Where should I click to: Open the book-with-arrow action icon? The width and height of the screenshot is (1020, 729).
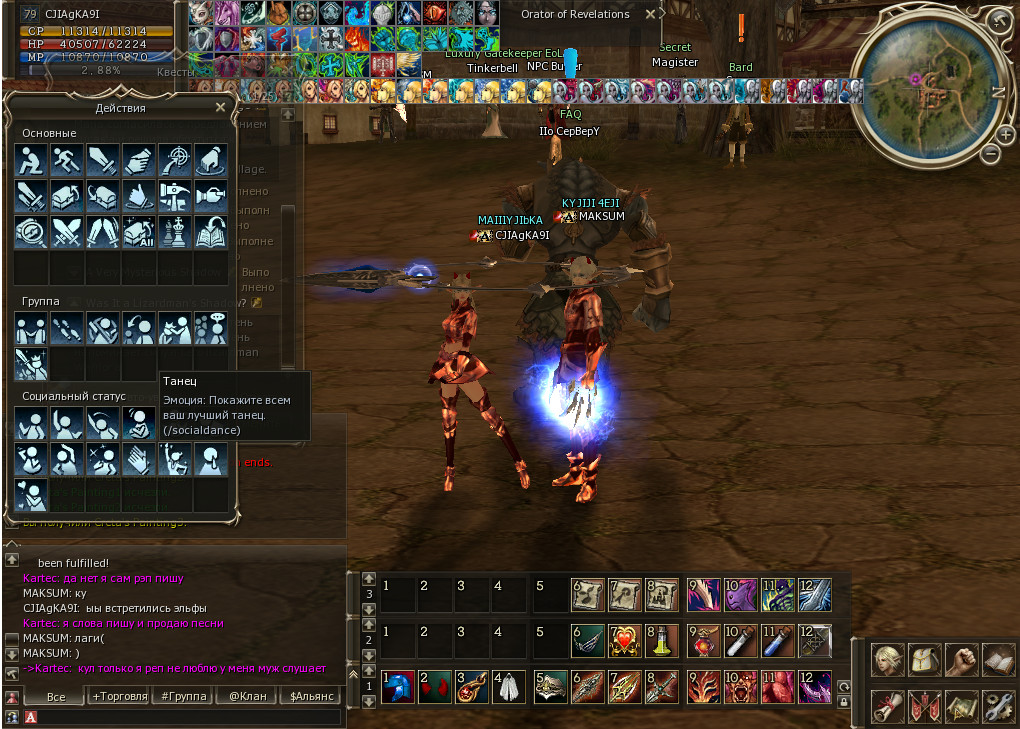coord(211,232)
